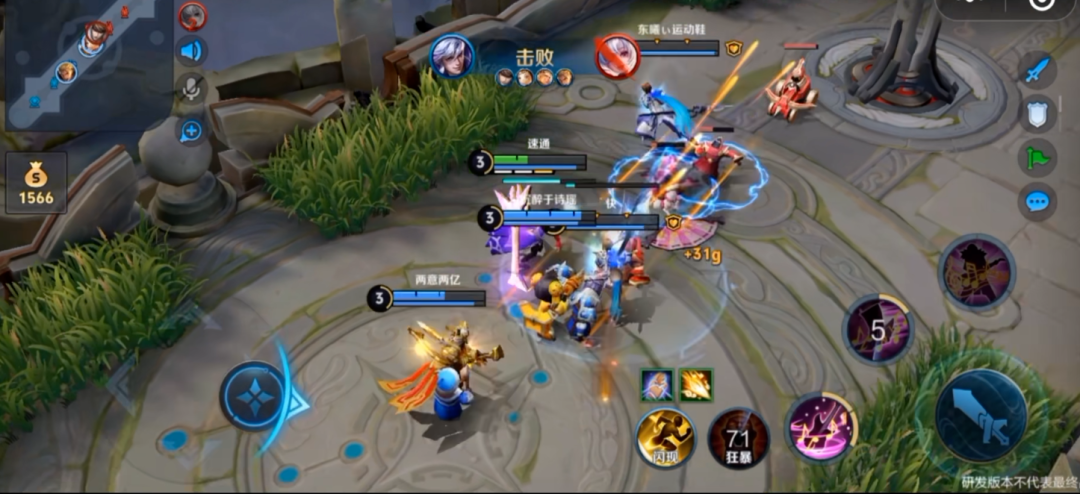The width and height of the screenshot is (1080, 494).
Task: Send the blue sword attack signal
Action: pyautogui.click(x=1038, y=70)
